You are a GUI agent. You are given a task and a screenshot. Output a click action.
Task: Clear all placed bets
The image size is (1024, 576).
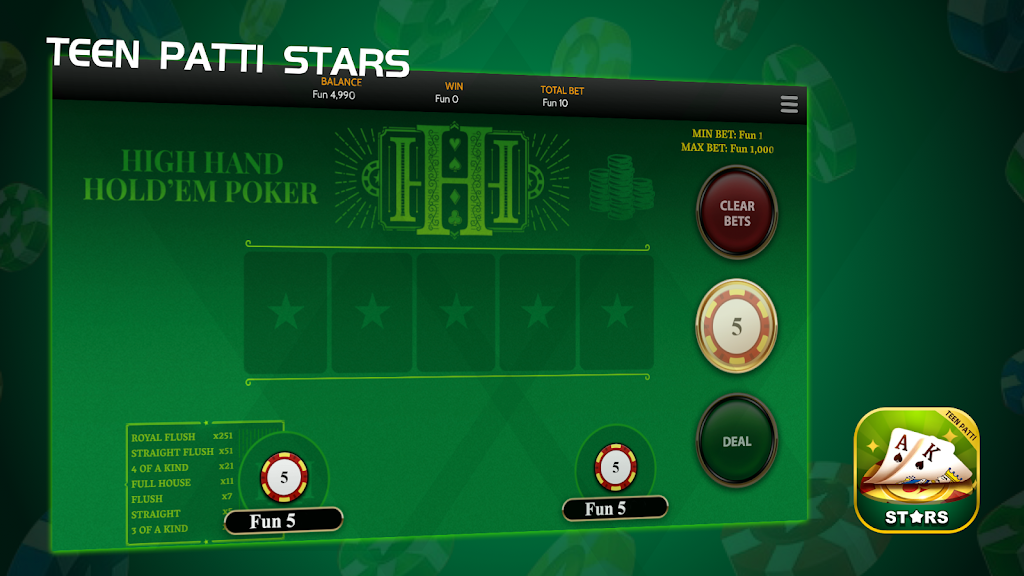coord(737,212)
